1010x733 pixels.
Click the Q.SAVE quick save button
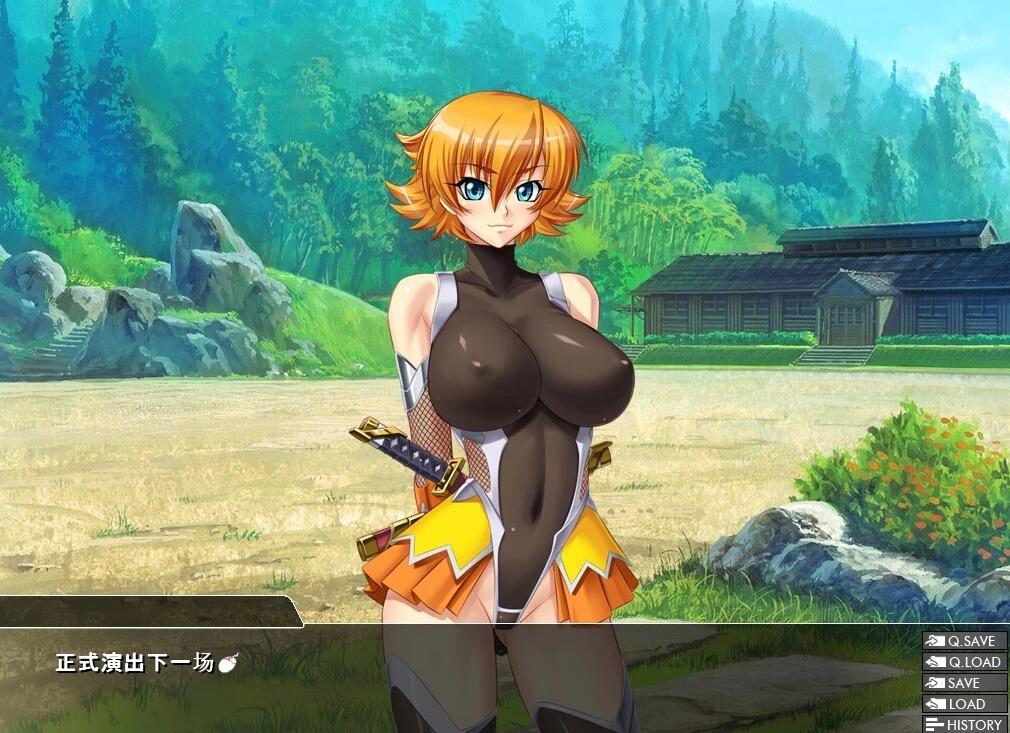click(x=964, y=641)
